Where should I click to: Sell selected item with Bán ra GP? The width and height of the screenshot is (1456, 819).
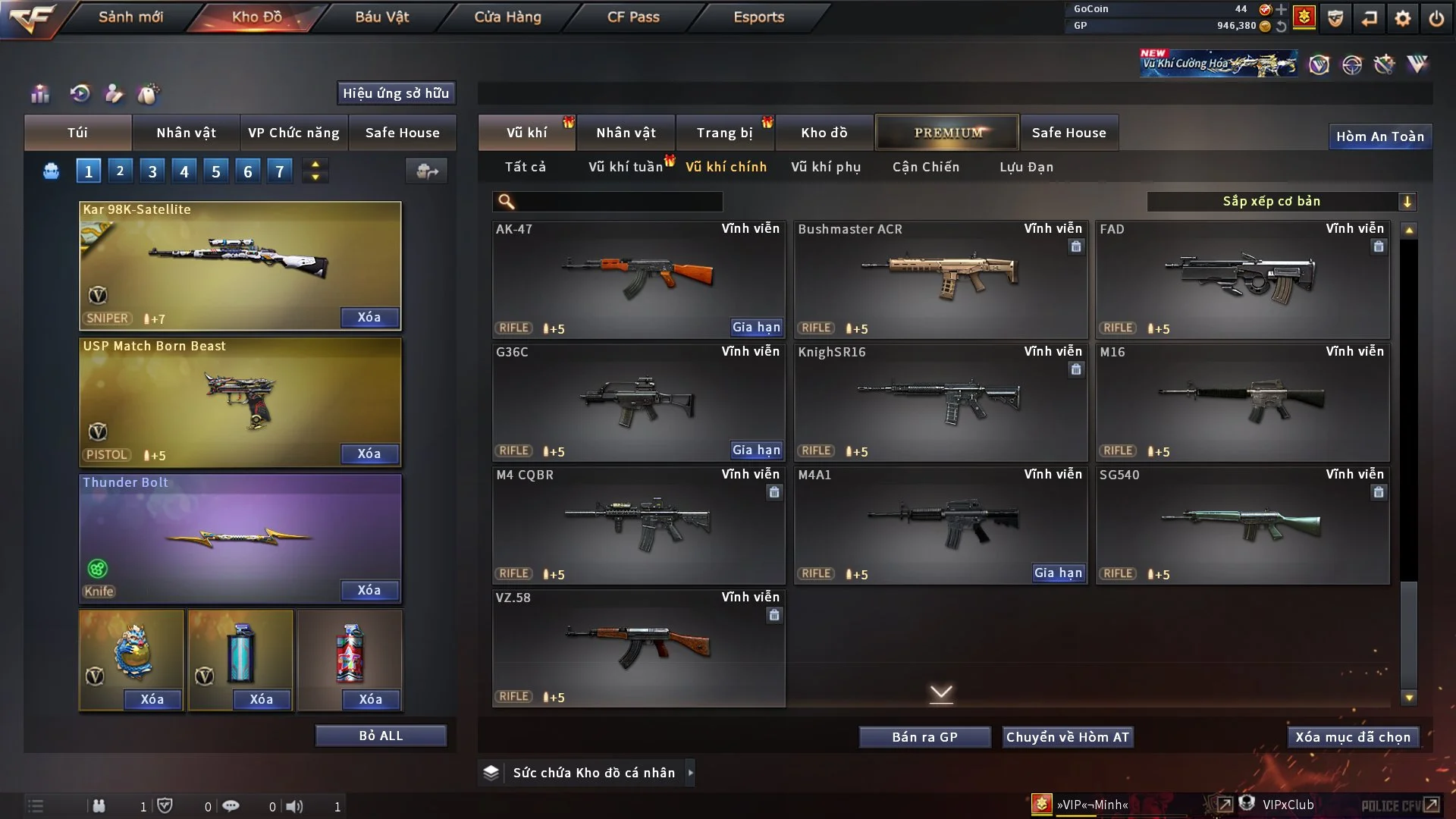(x=924, y=737)
